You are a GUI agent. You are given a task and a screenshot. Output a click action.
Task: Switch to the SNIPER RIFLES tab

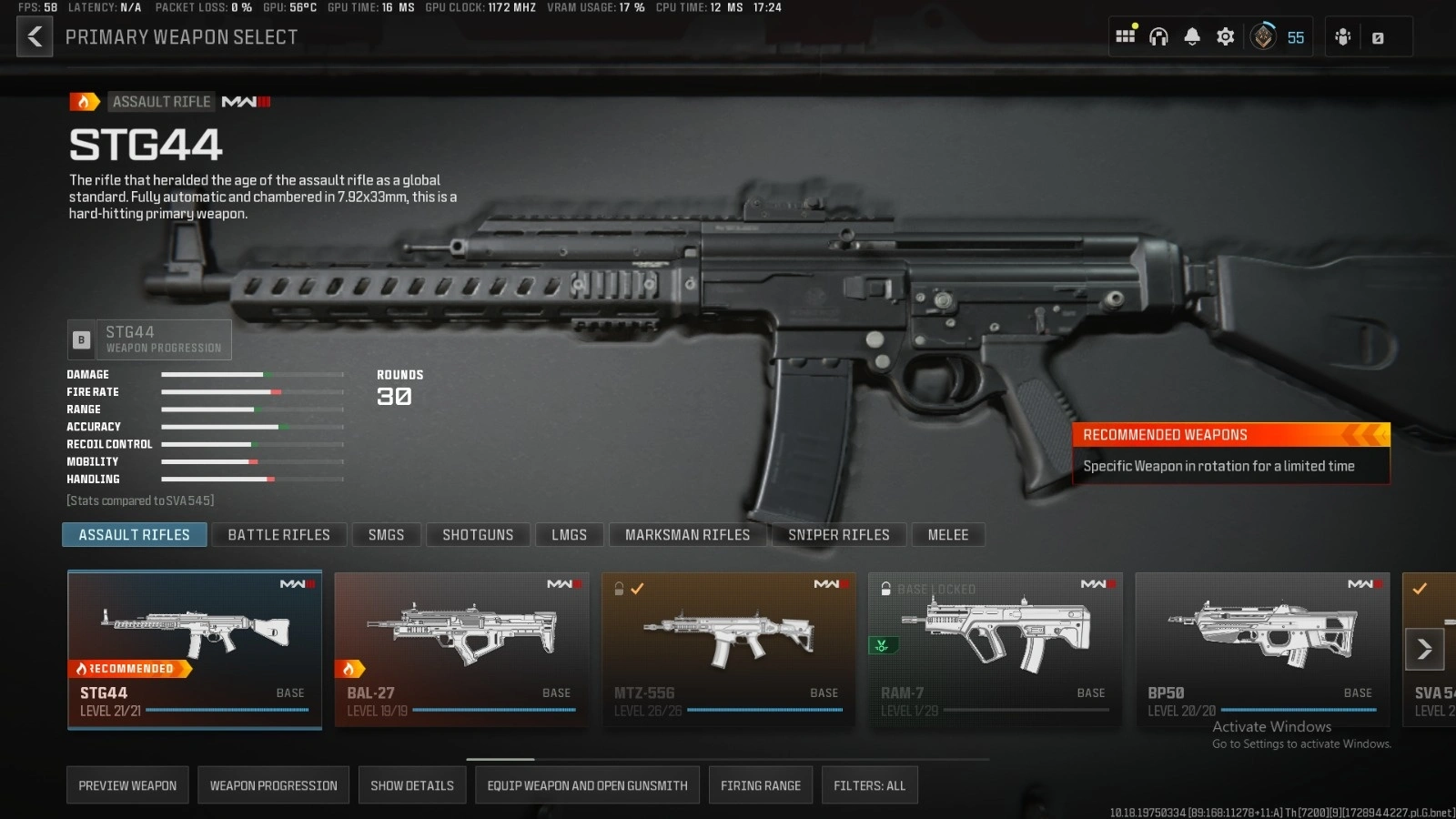click(x=838, y=534)
